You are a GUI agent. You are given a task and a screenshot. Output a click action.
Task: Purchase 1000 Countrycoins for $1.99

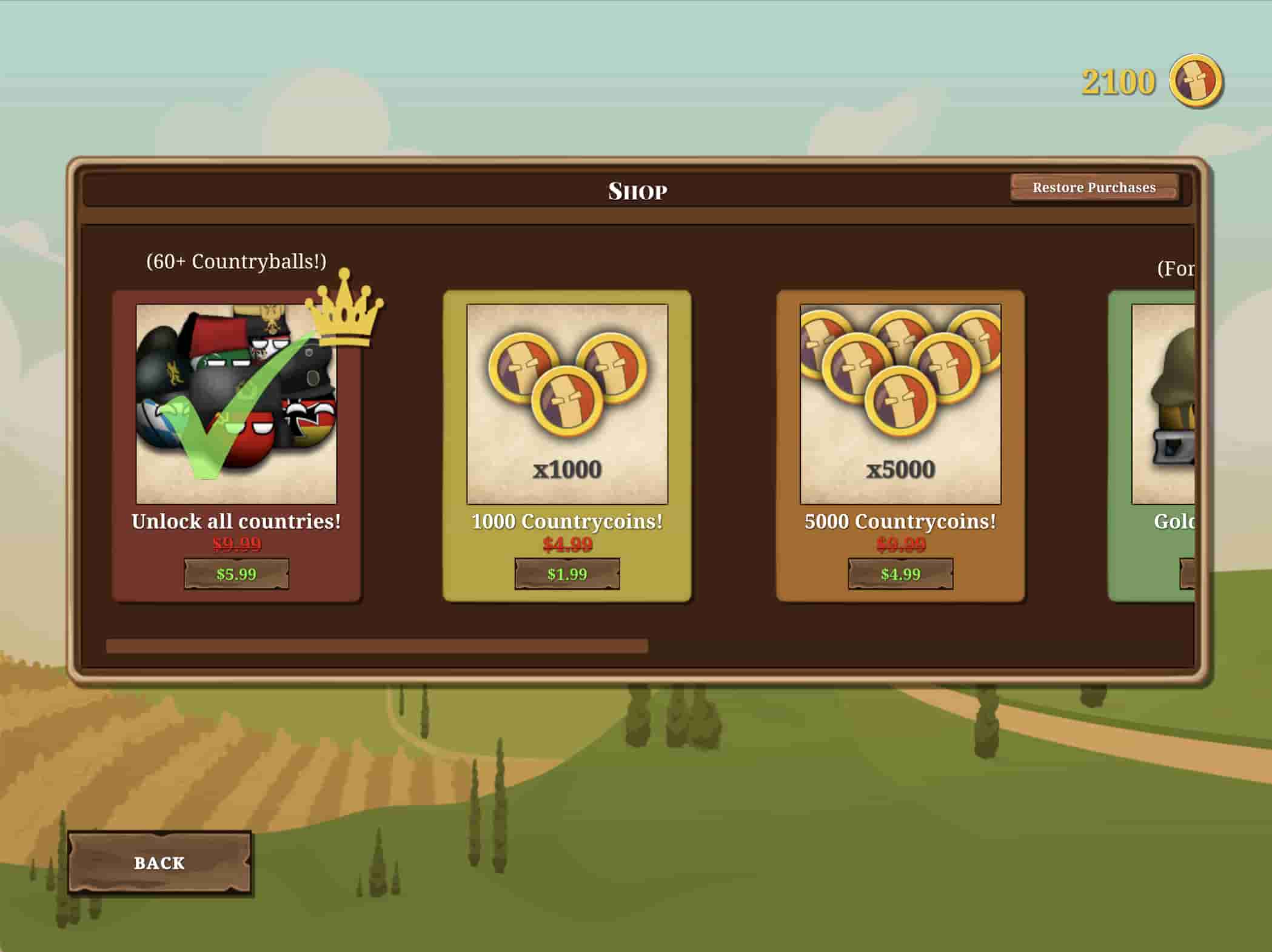pyautogui.click(x=567, y=574)
